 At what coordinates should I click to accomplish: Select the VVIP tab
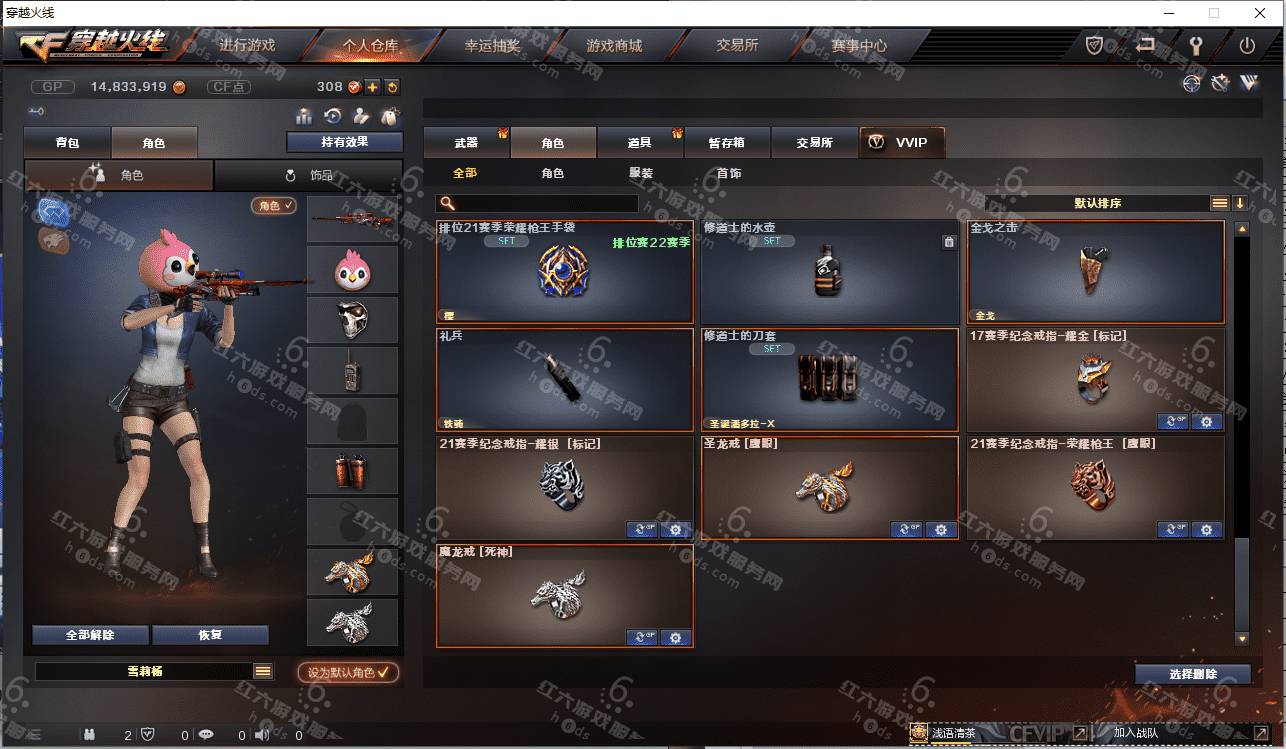point(901,143)
